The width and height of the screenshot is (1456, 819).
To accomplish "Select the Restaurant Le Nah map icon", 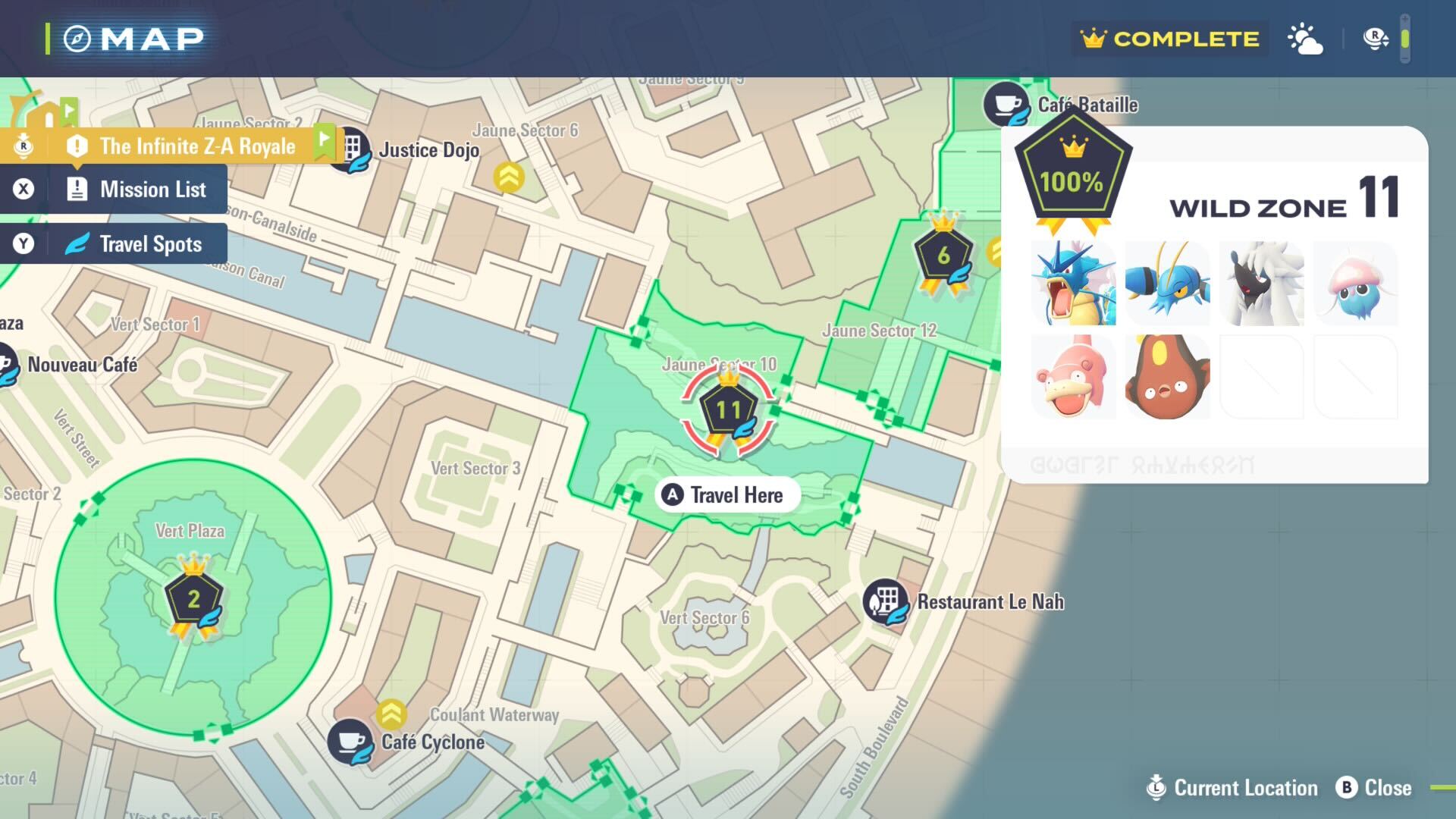I will (886, 602).
